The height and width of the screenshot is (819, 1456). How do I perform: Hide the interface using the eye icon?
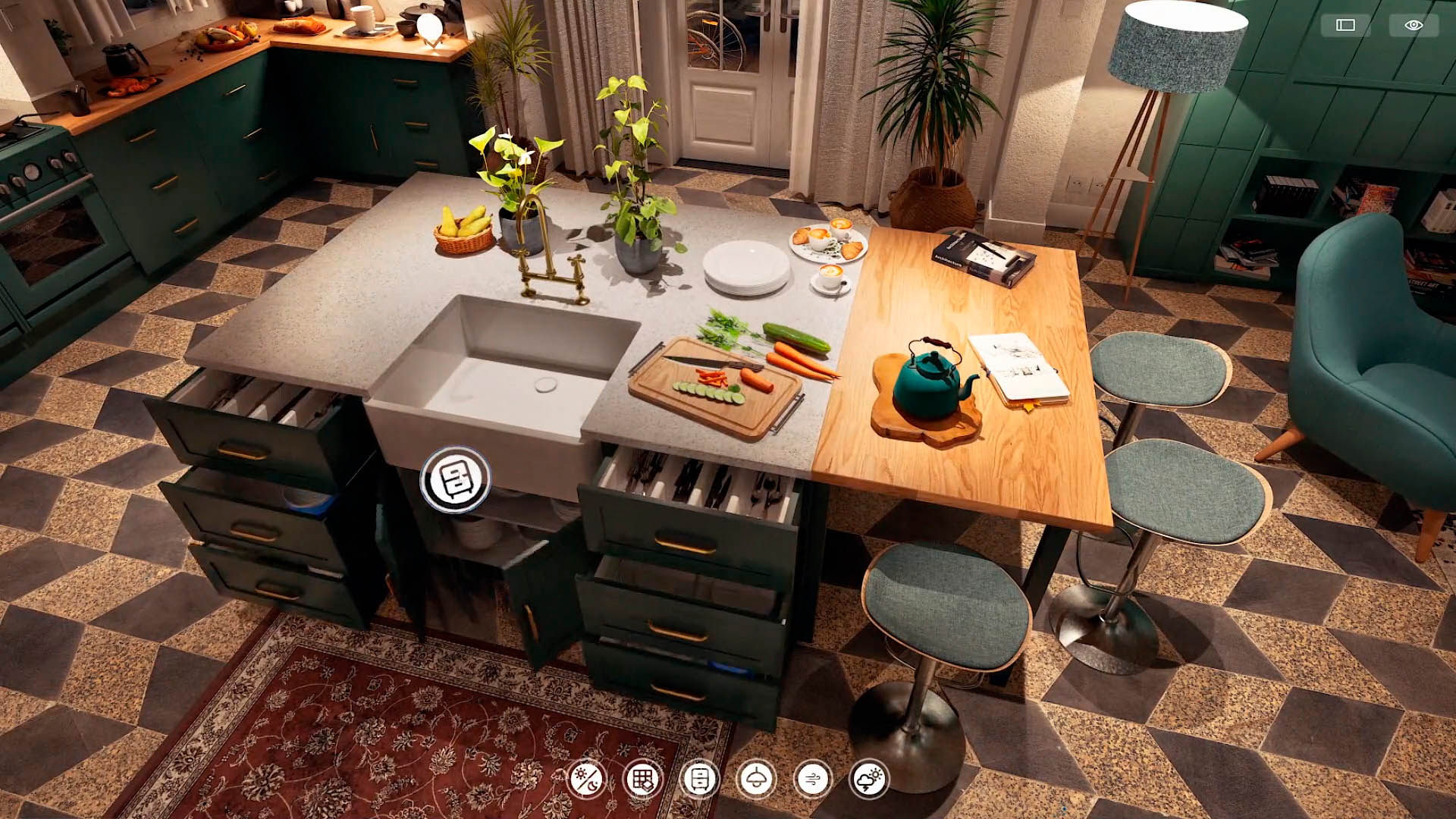(1414, 25)
